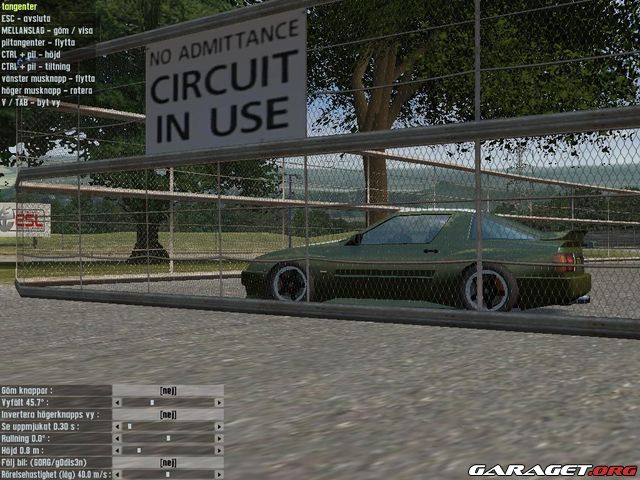
Task: Raise Höjd using its right arrow
Action: tap(219, 450)
